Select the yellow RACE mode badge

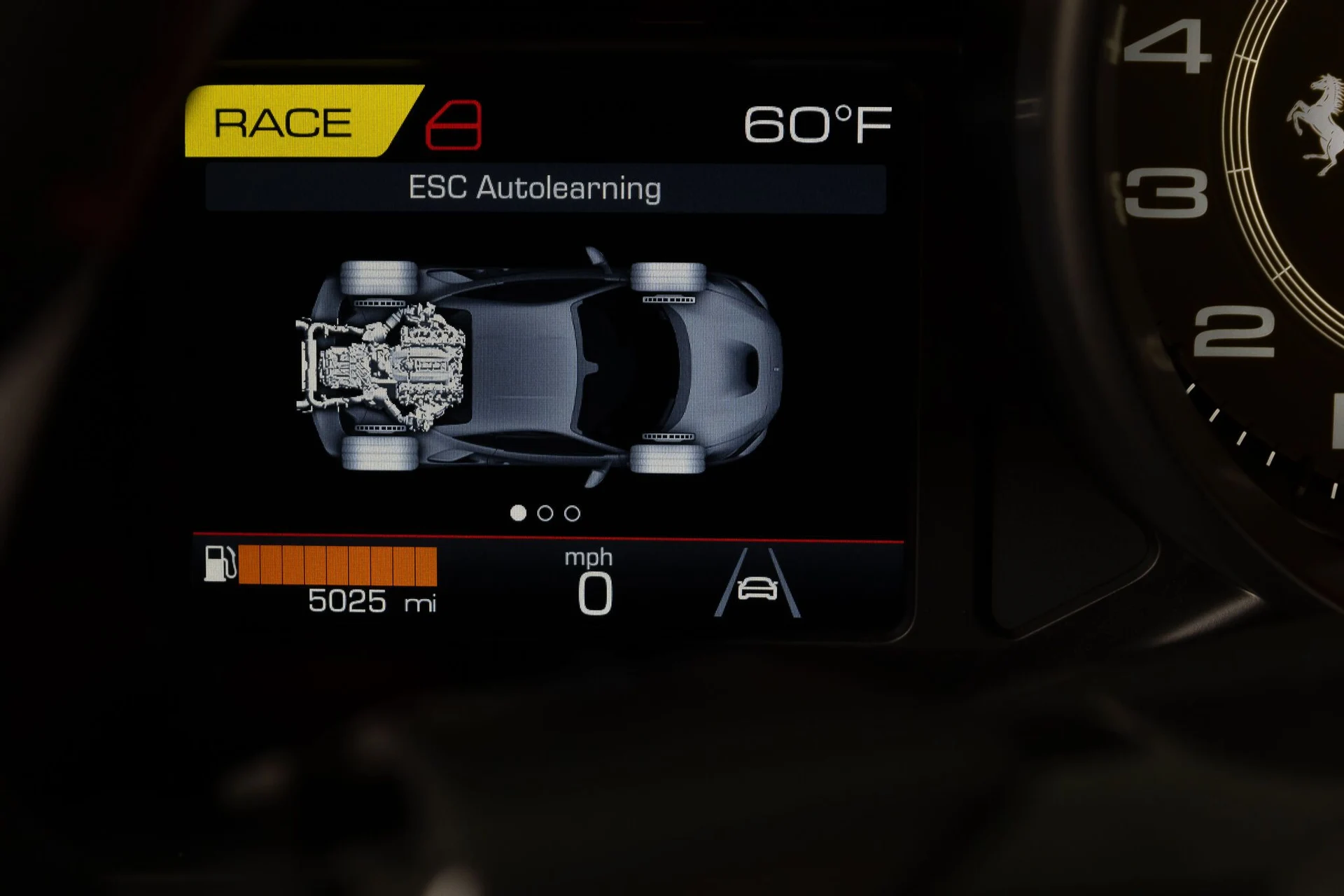pyautogui.click(x=294, y=122)
